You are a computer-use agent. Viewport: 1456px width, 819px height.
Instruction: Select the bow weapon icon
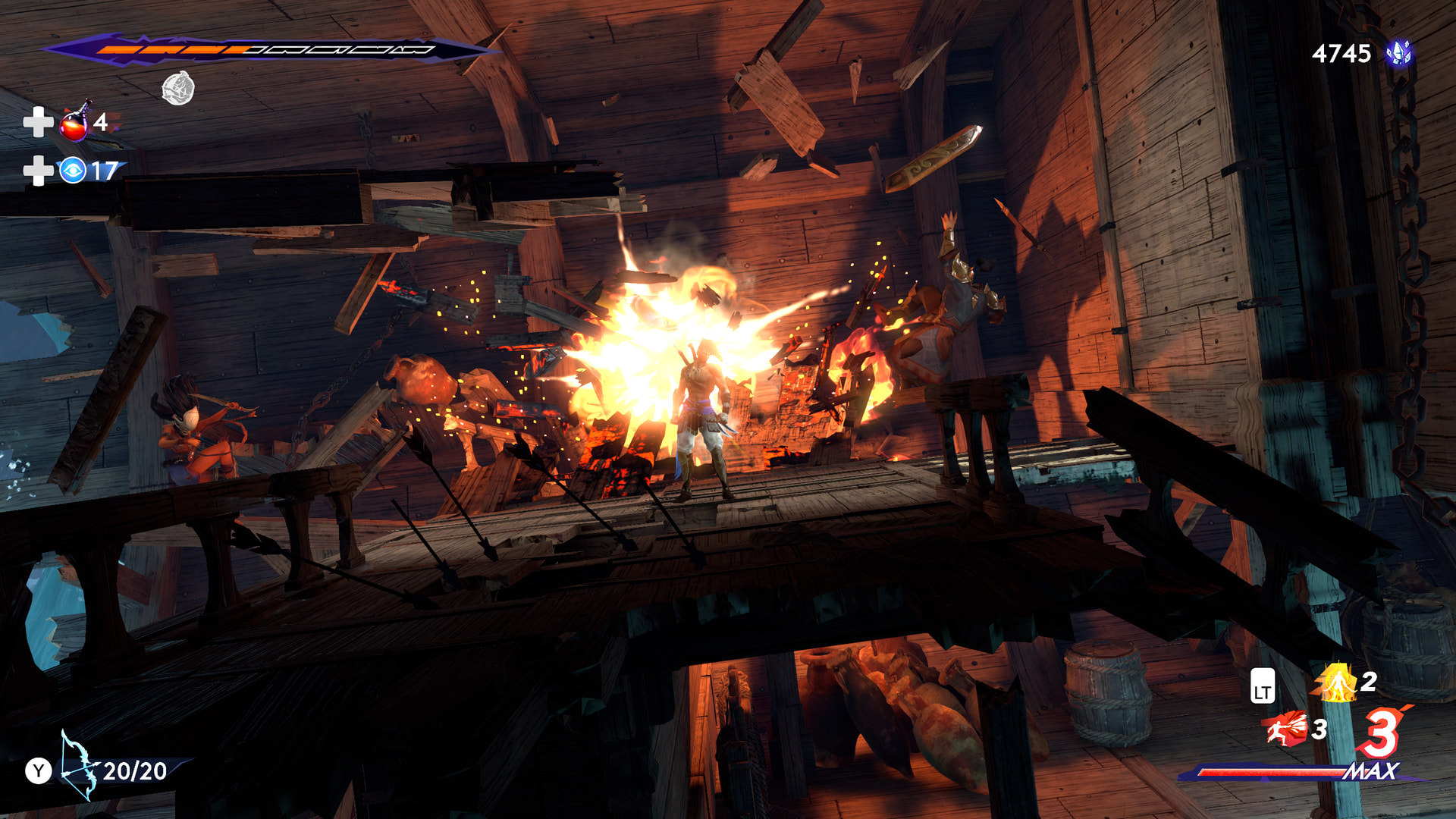78,766
